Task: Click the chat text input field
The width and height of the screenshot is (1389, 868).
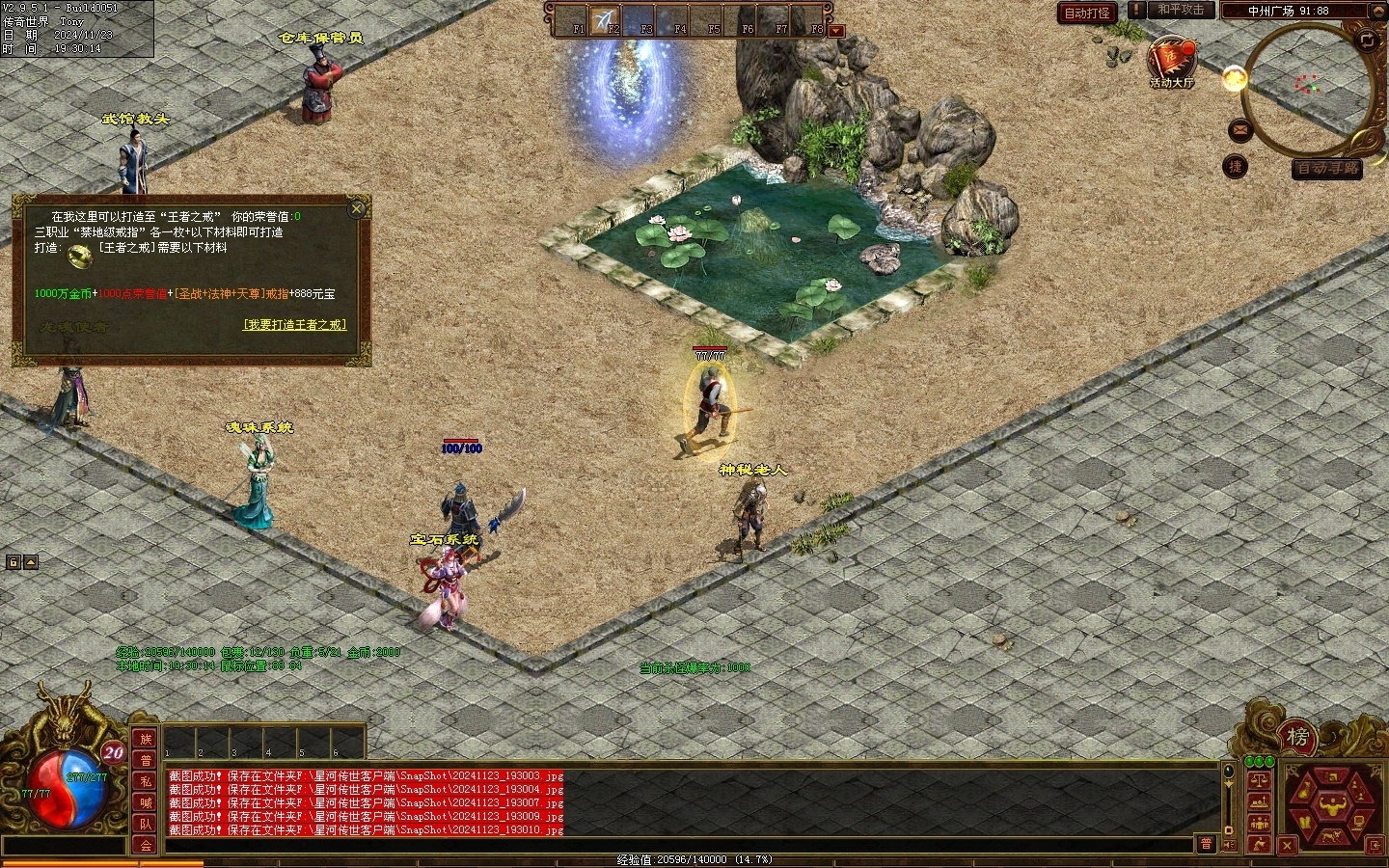Action: coord(675,845)
